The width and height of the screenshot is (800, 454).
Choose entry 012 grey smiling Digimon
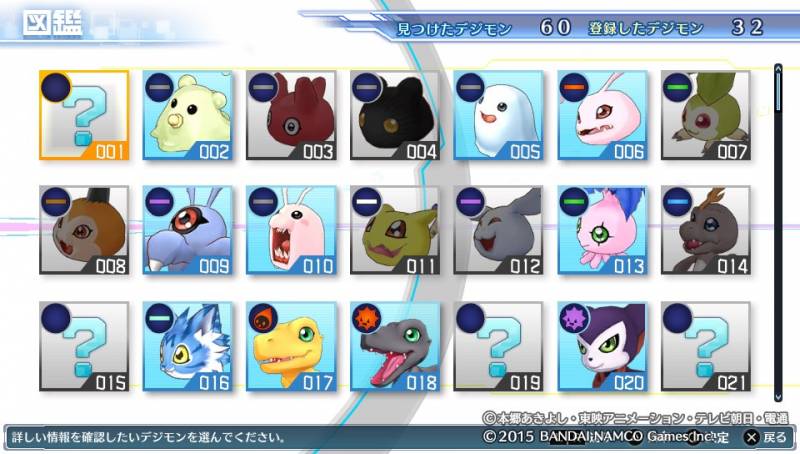[x=498, y=231]
